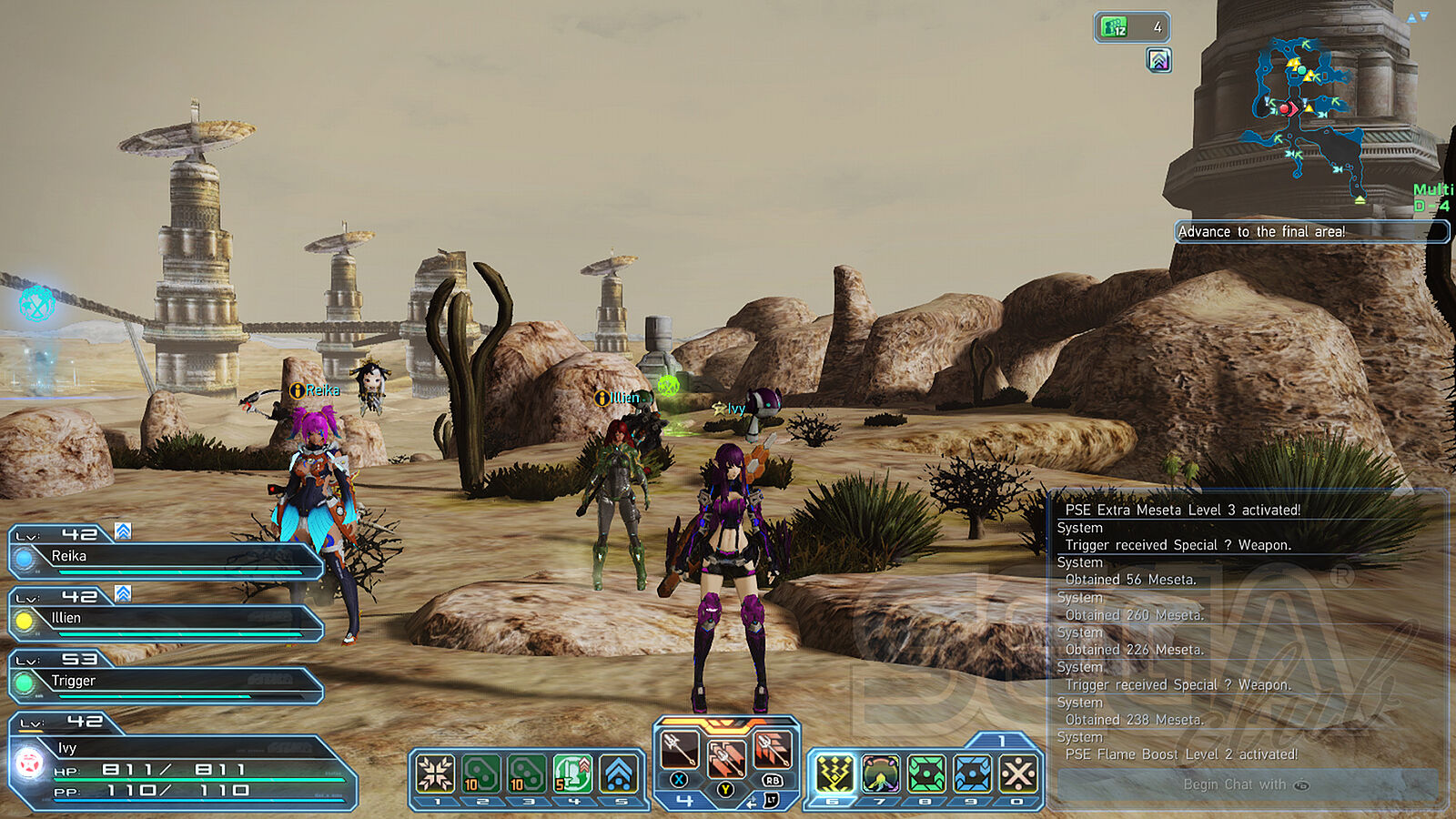Activate the rainbow dome skill in slot 7
Image resolution: width=1456 pixels, height=819 pixels.
tap(880, 774)
